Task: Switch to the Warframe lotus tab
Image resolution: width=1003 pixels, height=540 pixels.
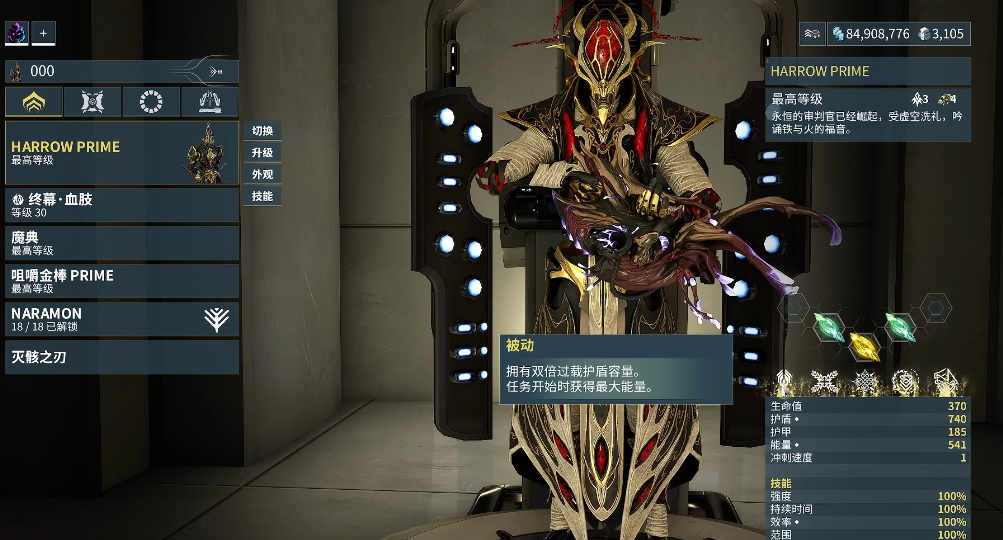Action: [34, 102]
